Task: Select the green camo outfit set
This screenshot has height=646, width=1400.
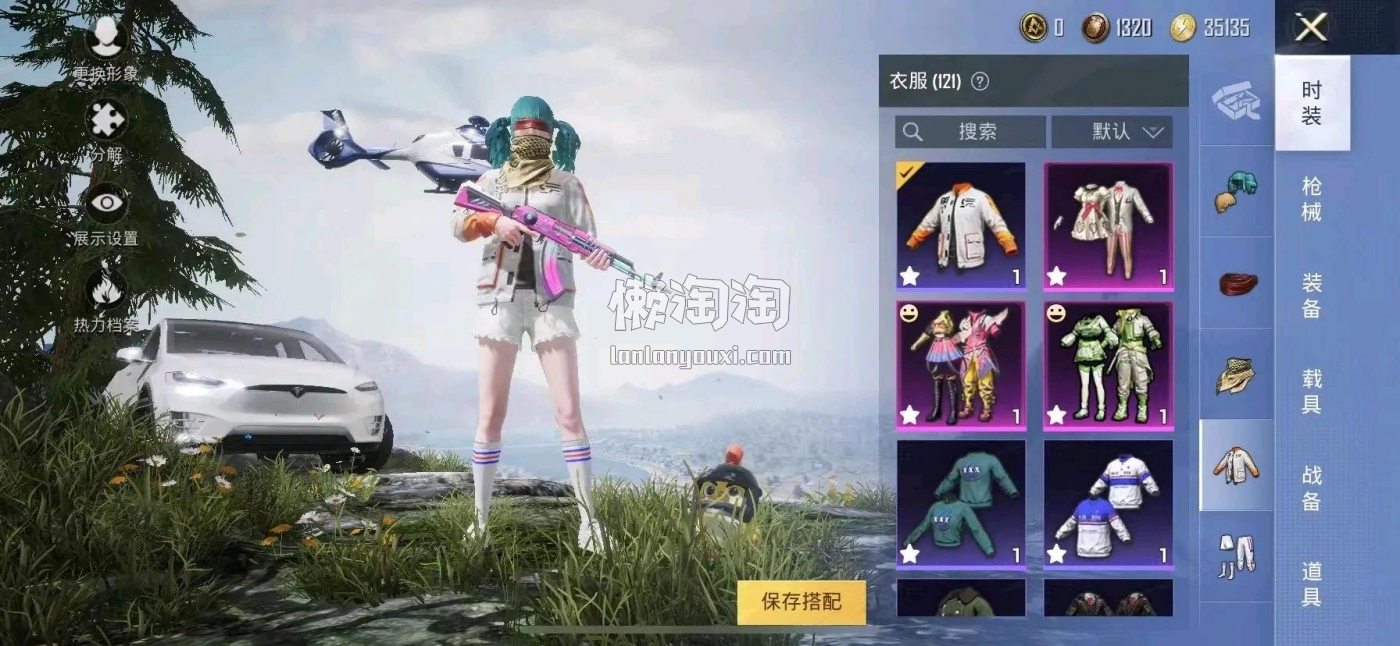Action: point(1108,365)
